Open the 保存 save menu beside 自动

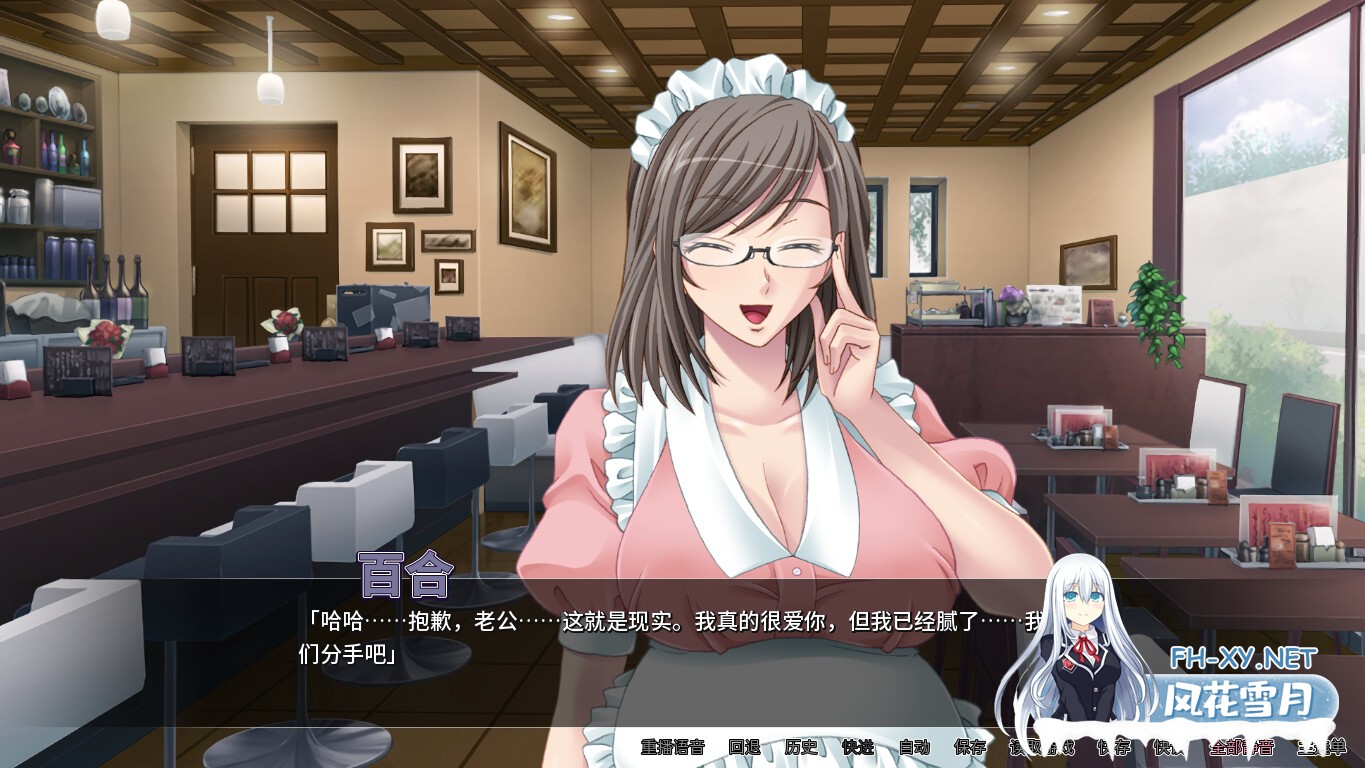(x=970, y=746)
